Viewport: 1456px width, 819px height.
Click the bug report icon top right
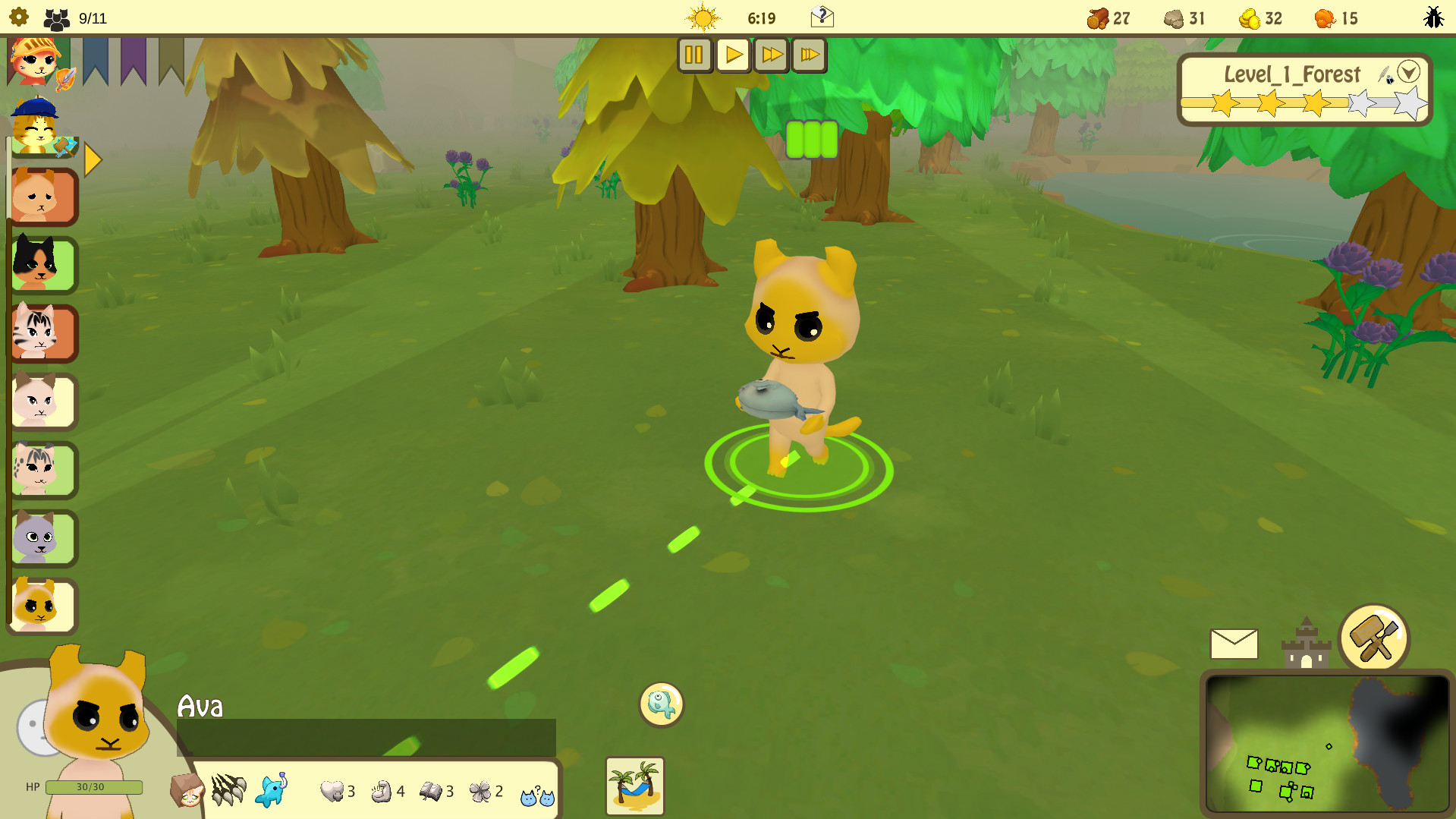tap(1434, 17)
